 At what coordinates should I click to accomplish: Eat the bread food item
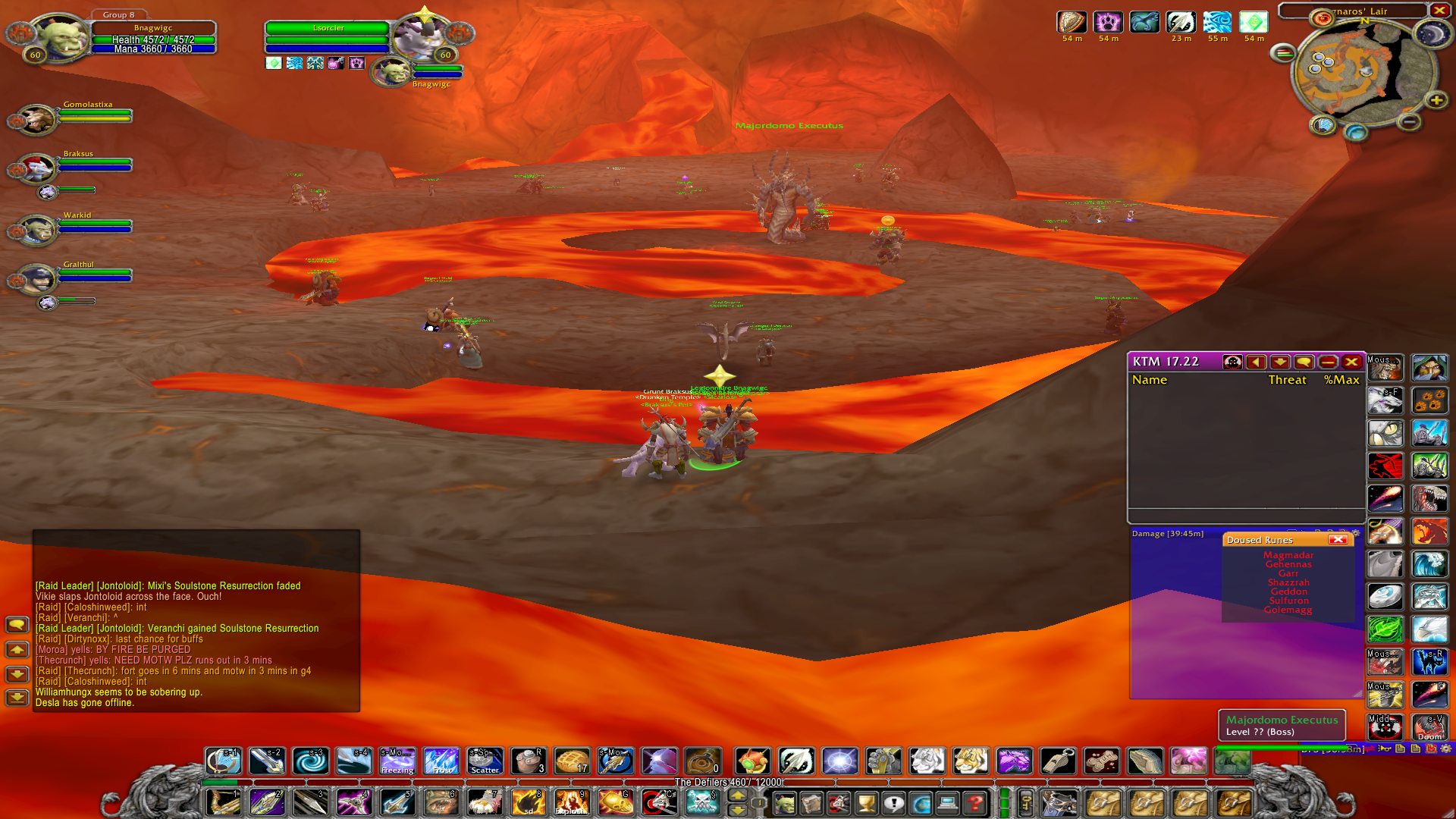(572, 761)
